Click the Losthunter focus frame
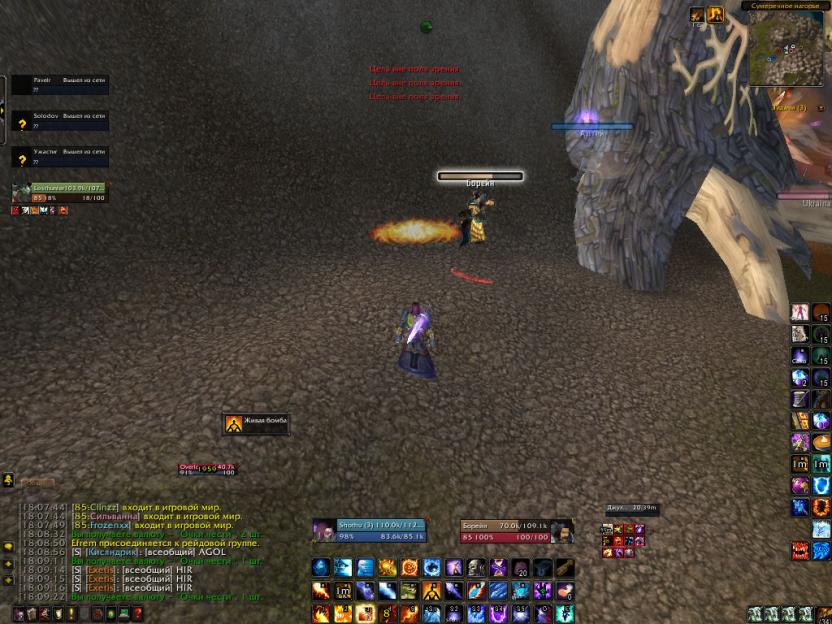 [x=58, y=192]
